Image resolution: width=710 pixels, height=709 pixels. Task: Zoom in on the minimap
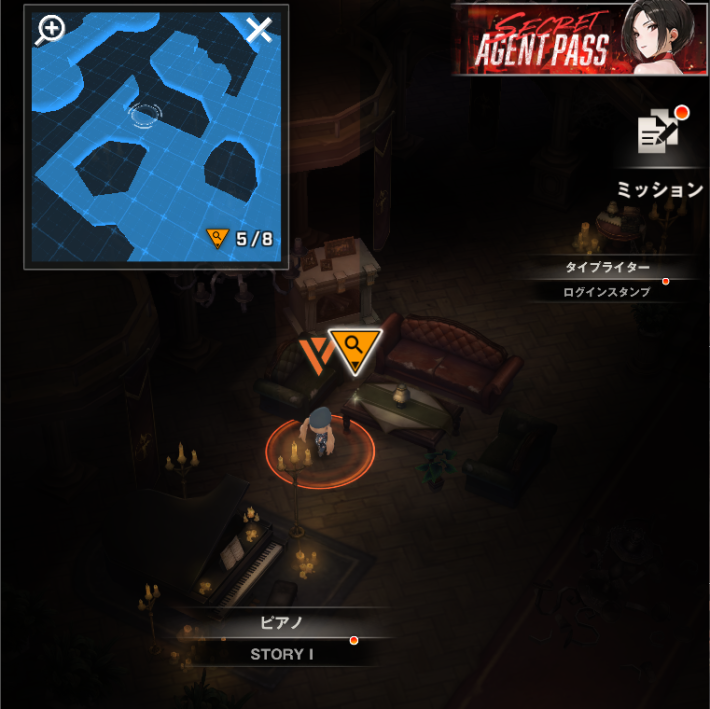click(49, 30)
